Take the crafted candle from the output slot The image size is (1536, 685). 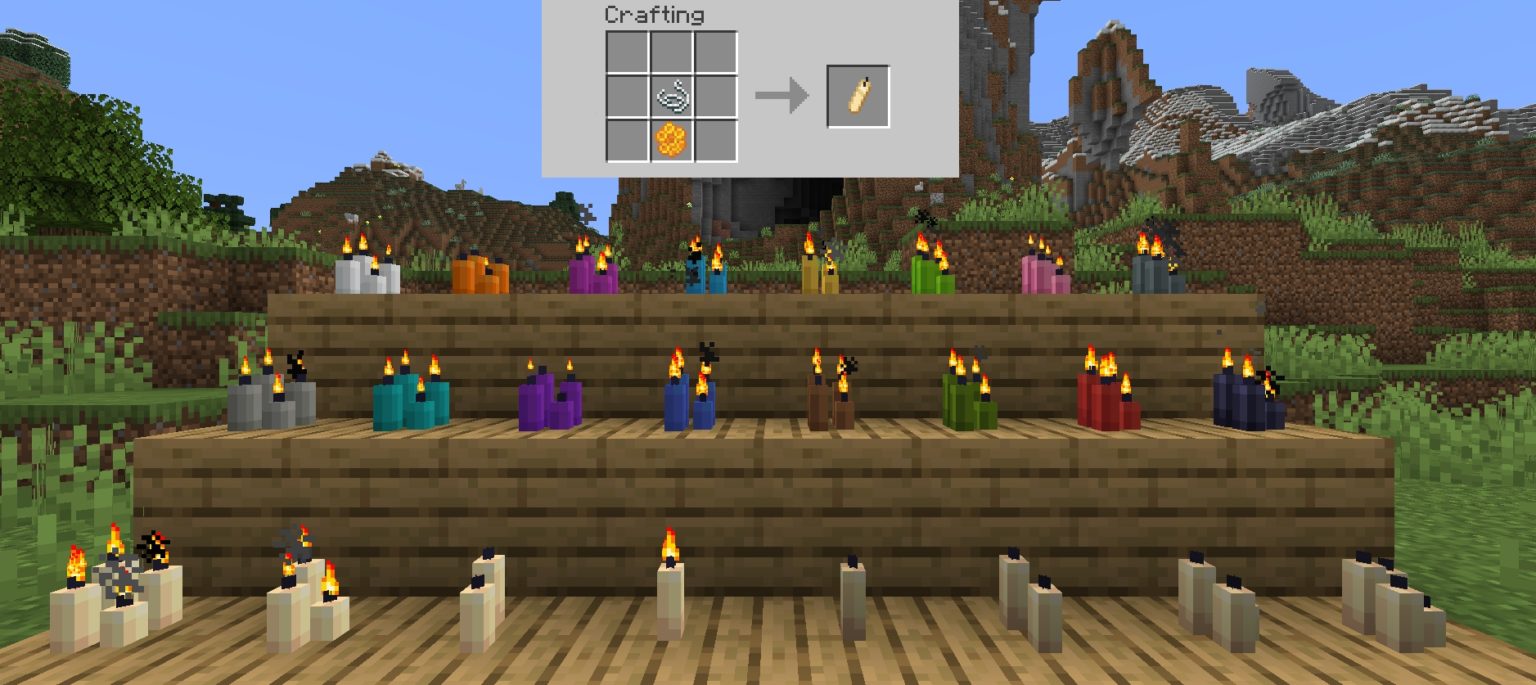(x=858, y=96)
